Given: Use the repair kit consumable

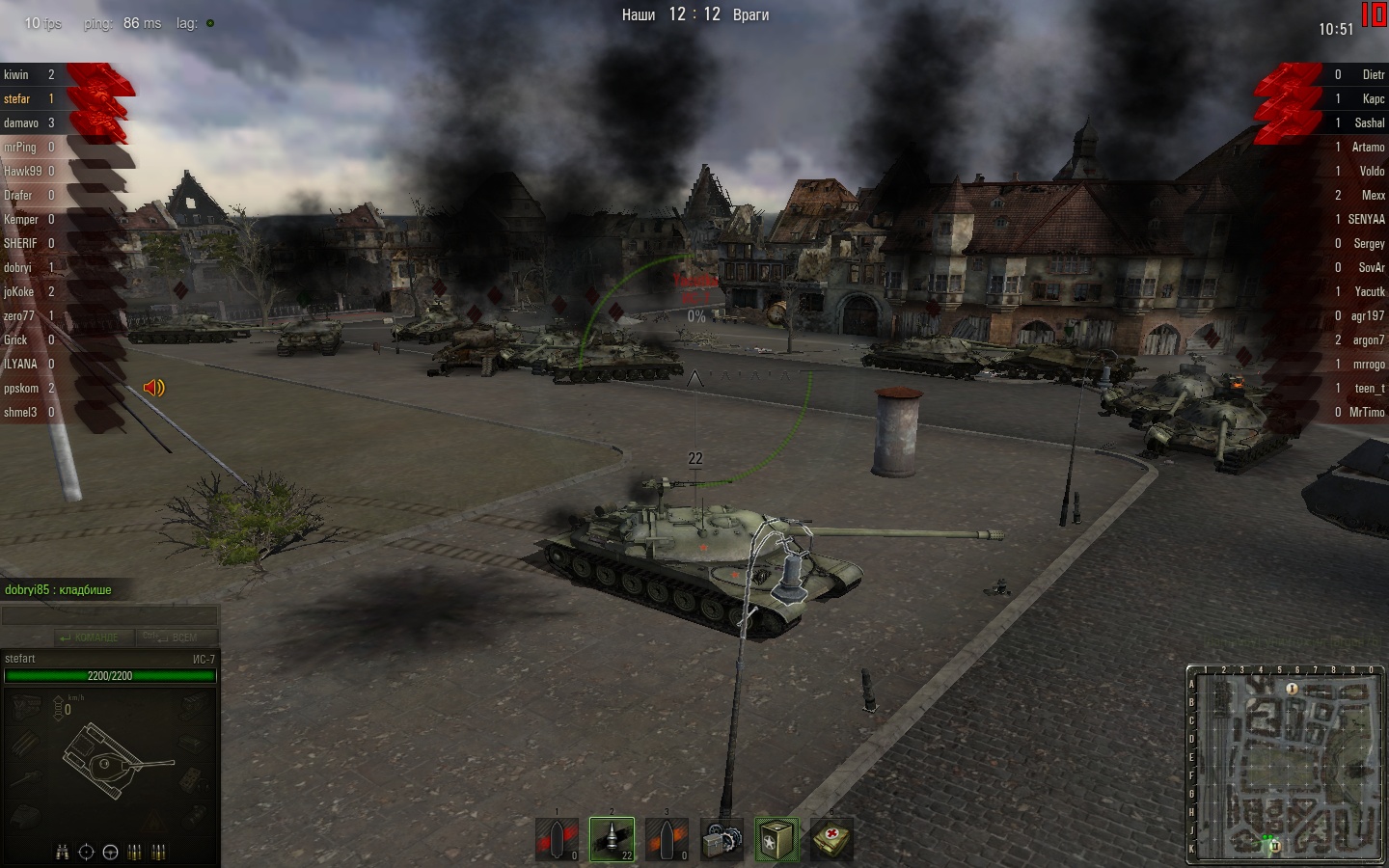Looking at the screenshot, I should tap(722, 839).
